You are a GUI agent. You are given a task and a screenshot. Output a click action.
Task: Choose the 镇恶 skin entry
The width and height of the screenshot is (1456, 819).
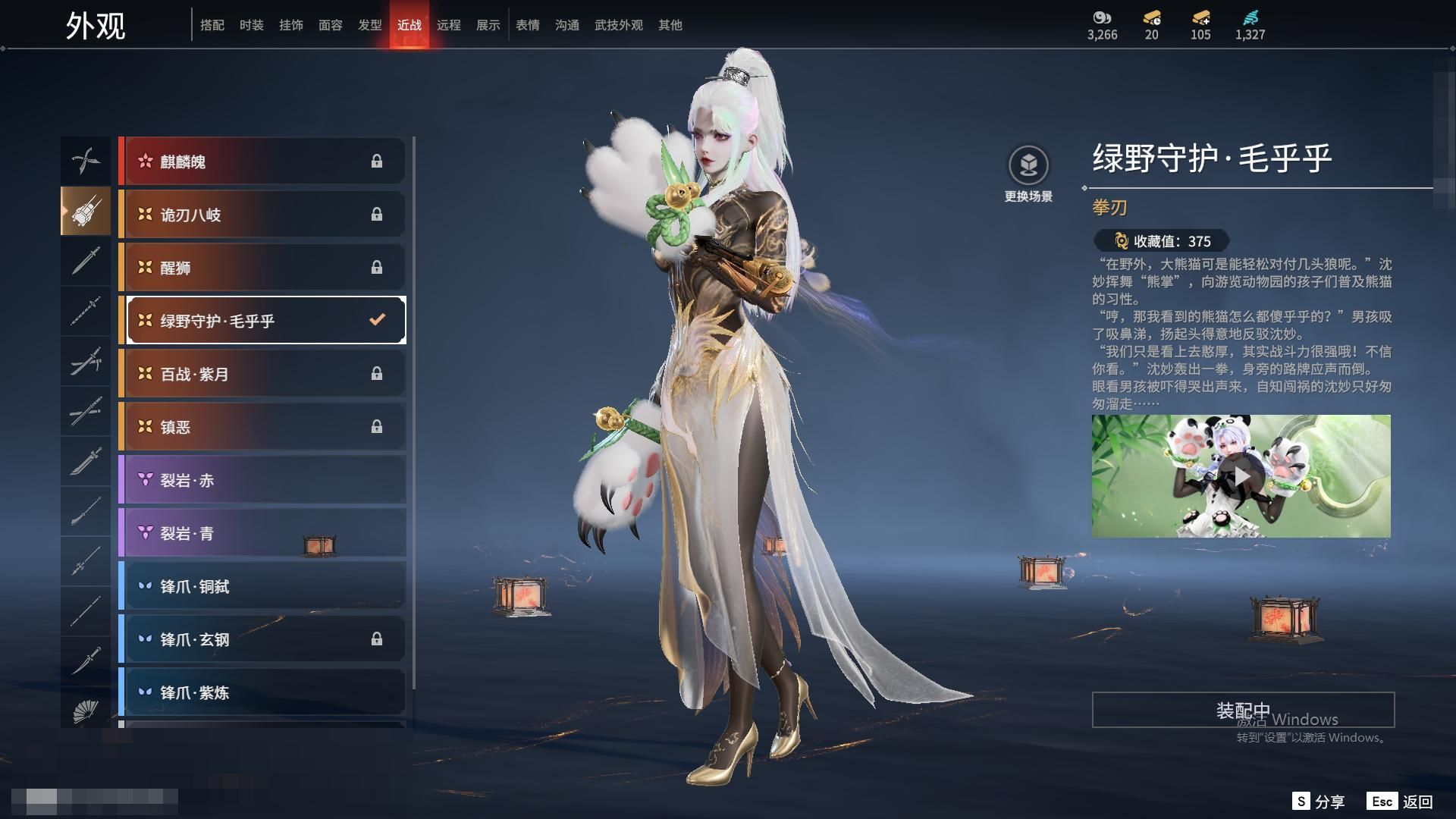pyautogui.click(x=262, y=427)
